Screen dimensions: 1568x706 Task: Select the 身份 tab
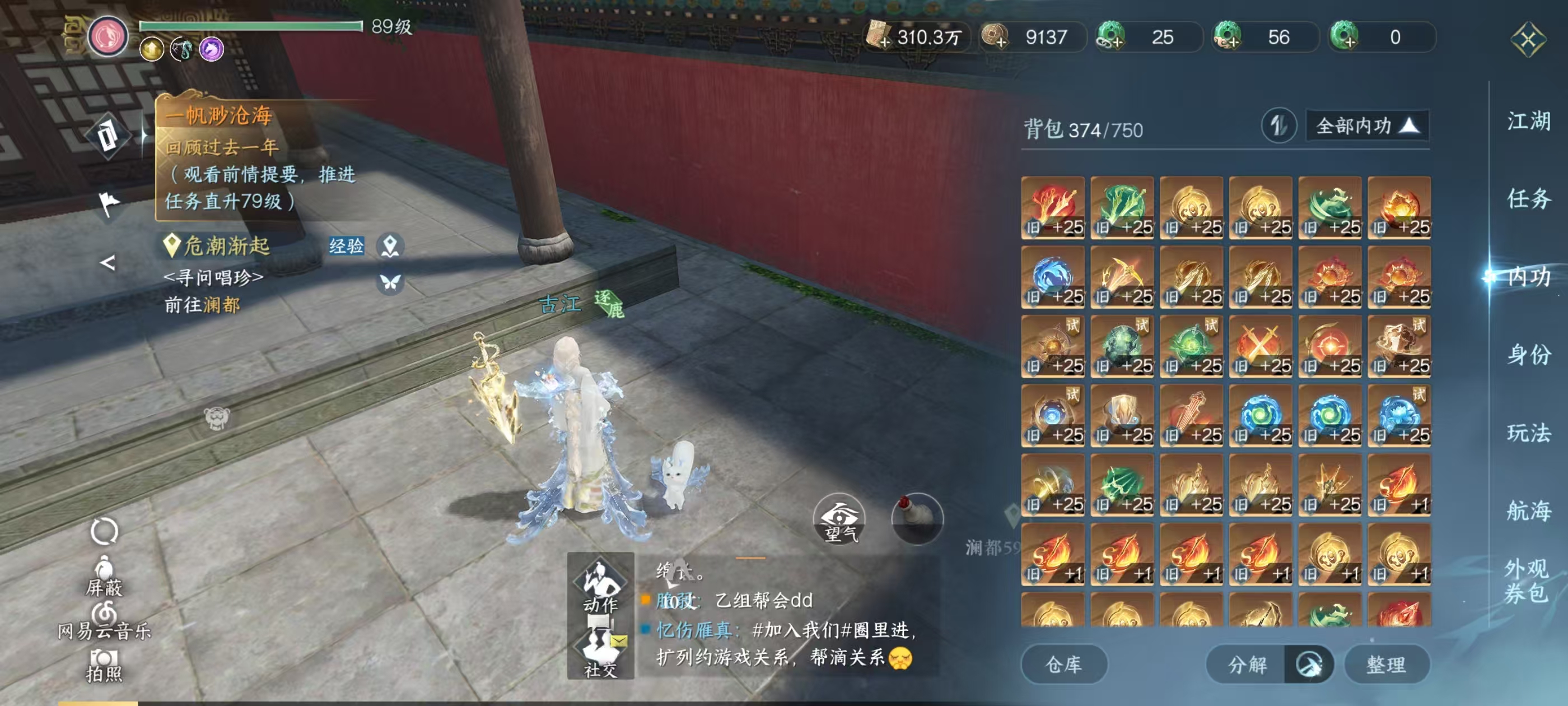point(1528,355)
